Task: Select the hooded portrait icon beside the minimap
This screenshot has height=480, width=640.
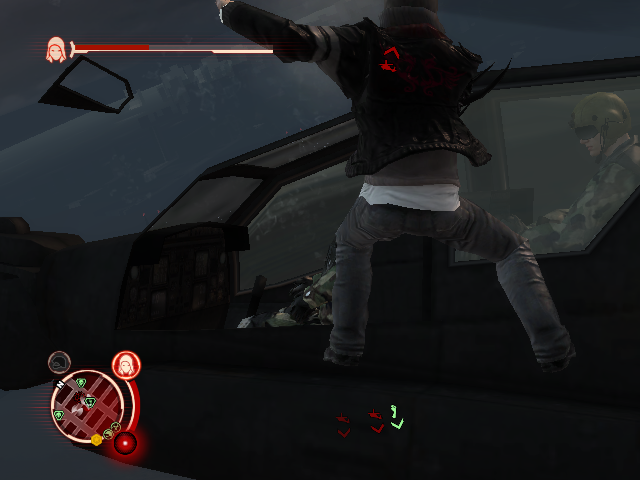Action: click(x=125, y=365)
